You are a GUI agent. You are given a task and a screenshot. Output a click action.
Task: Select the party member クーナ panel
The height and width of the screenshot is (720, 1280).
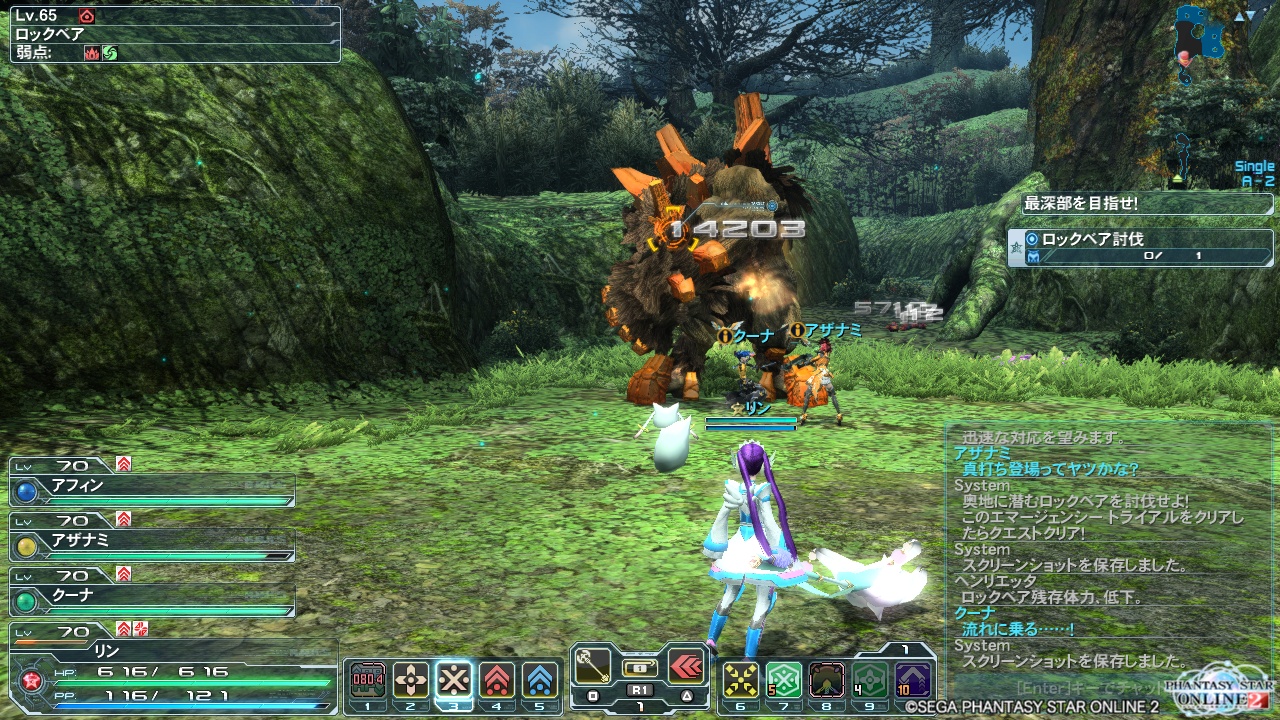pos(152,596)
